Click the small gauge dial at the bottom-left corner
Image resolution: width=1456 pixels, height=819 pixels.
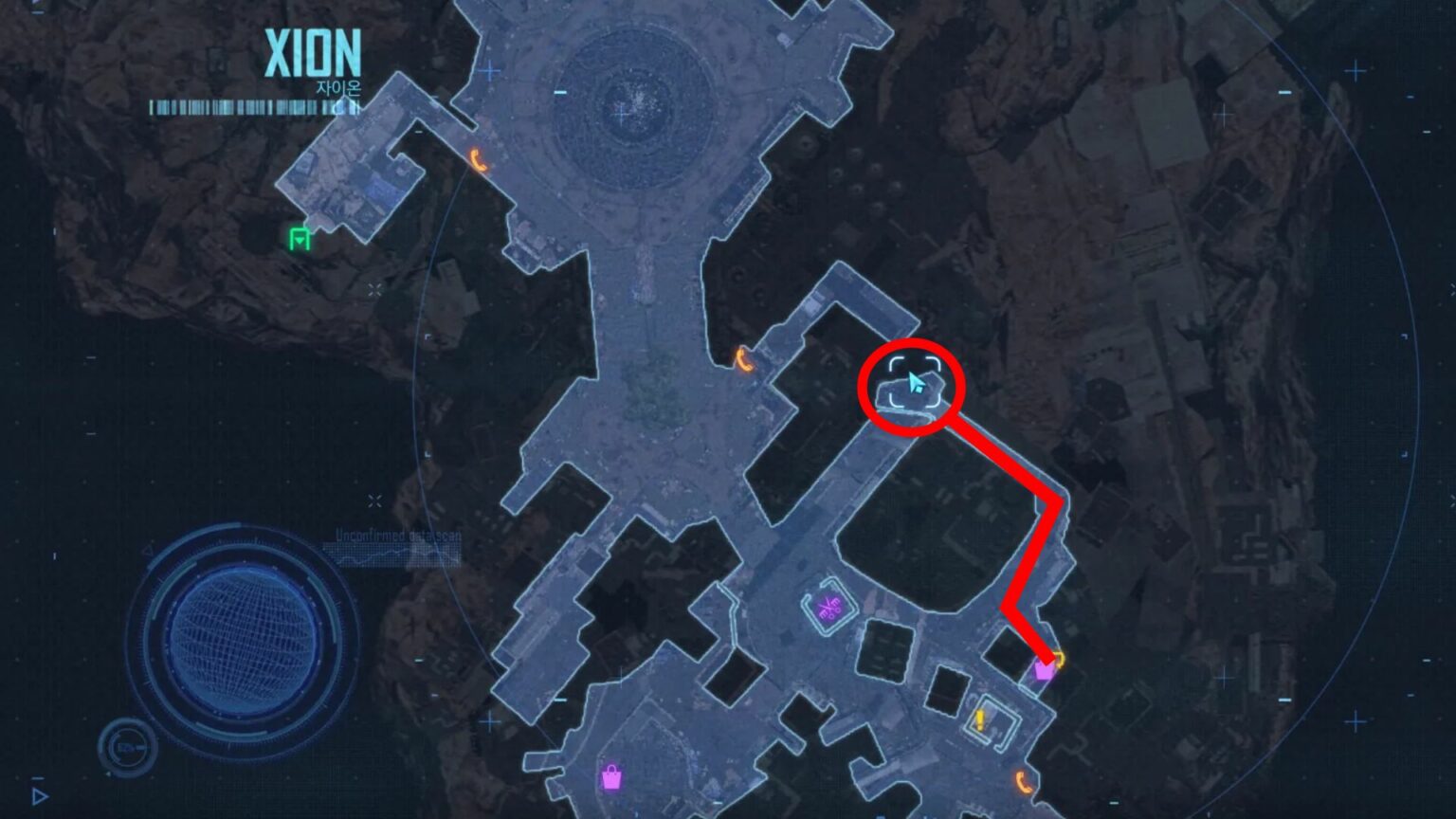(128, 748)
